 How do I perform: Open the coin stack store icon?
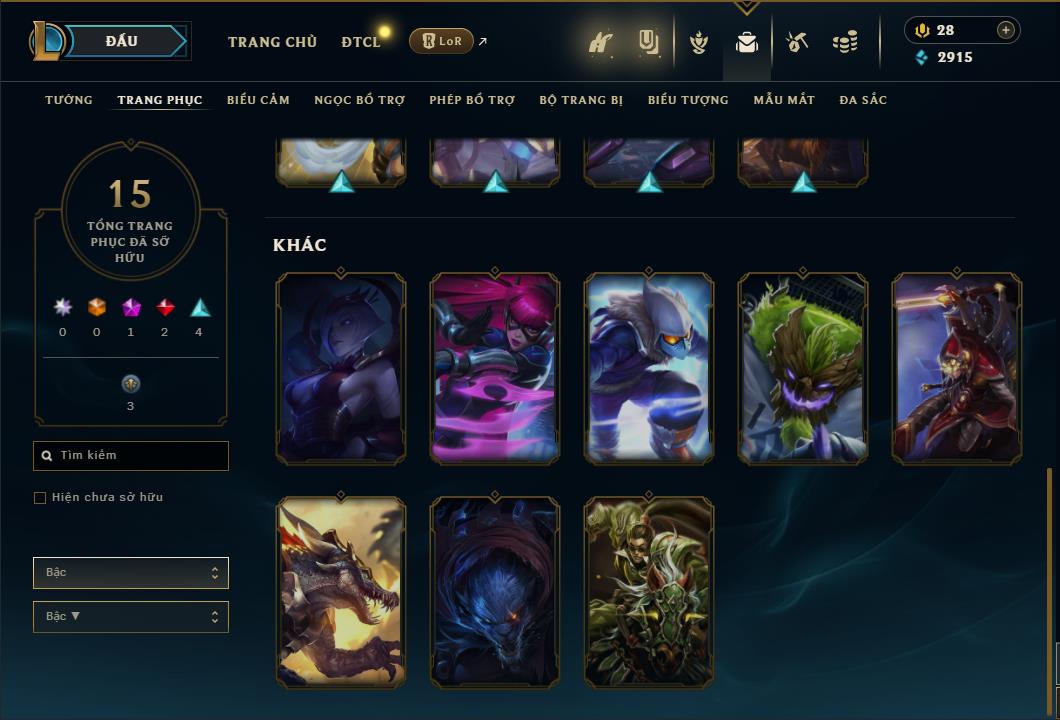(x=845, y=42)
